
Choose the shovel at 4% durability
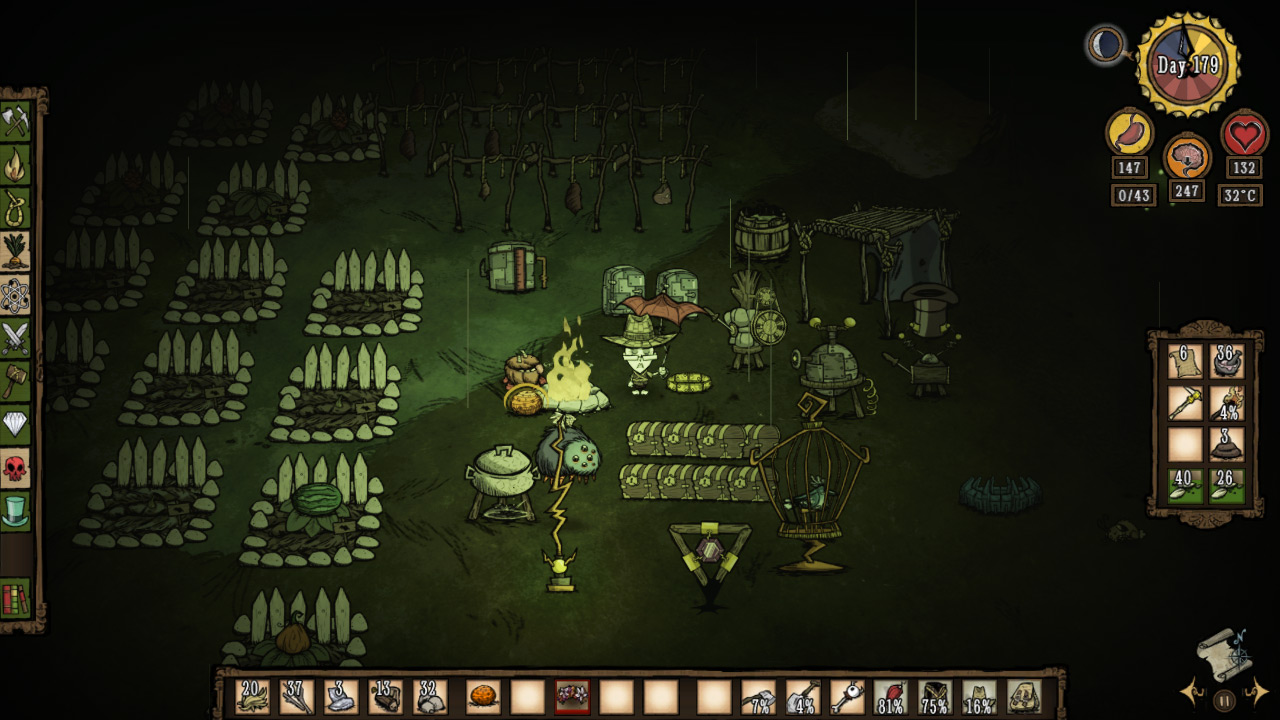coord(803,697)
